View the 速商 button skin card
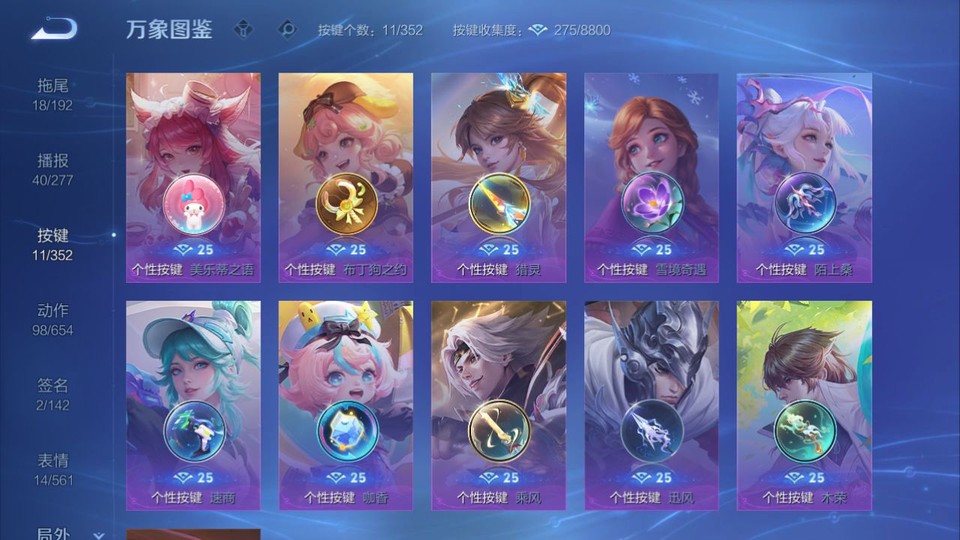The image size is (960, 540). tap(193, 405)
